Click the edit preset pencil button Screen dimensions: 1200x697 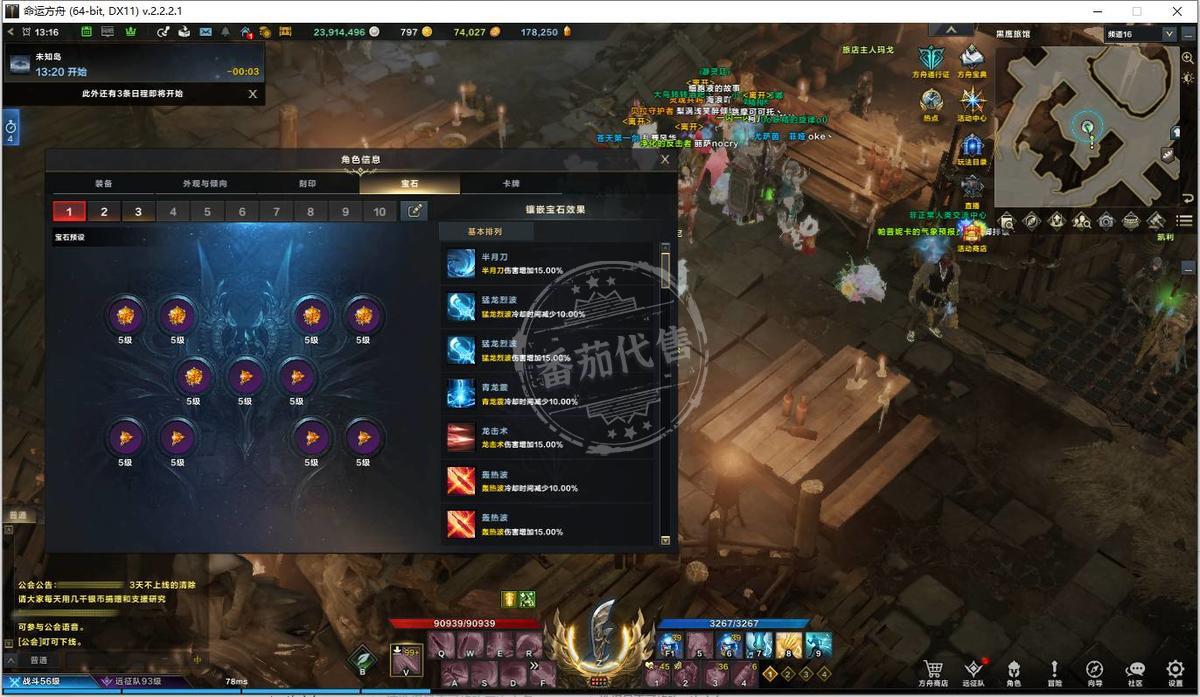click(413, 211)
